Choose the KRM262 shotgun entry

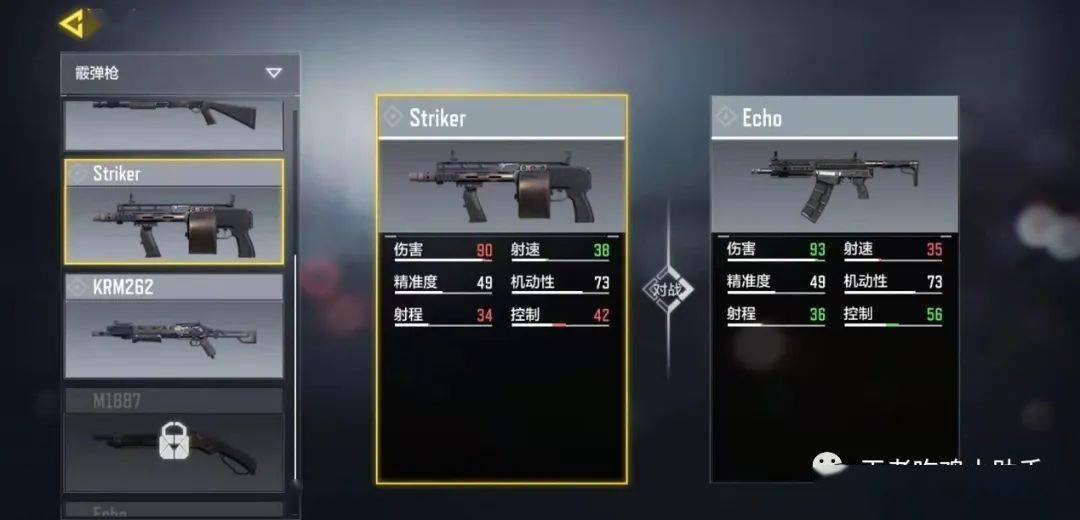(174, 327)
